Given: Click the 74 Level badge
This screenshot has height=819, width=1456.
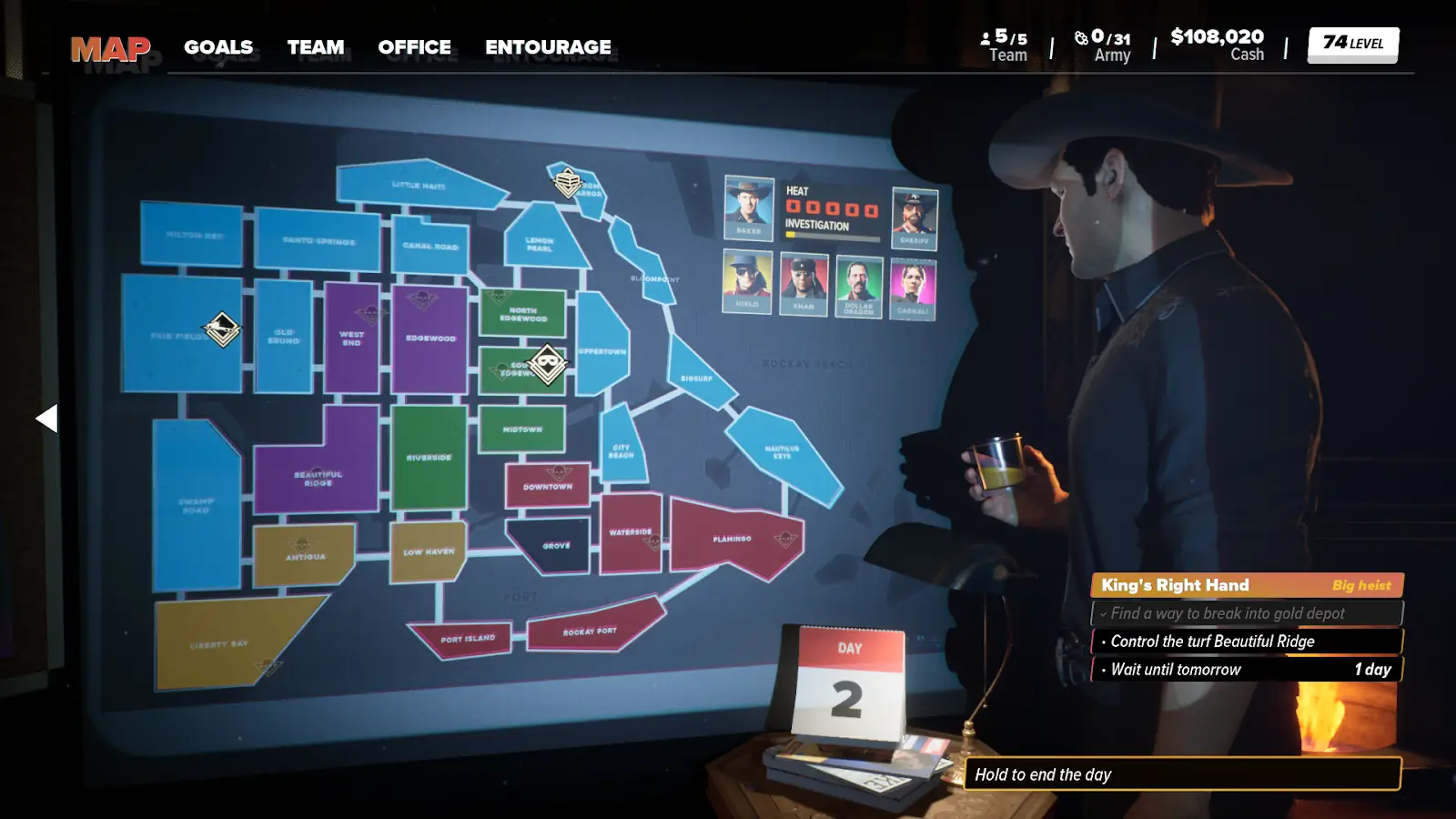Looking at the screenshot, I should coord(1352,44).
